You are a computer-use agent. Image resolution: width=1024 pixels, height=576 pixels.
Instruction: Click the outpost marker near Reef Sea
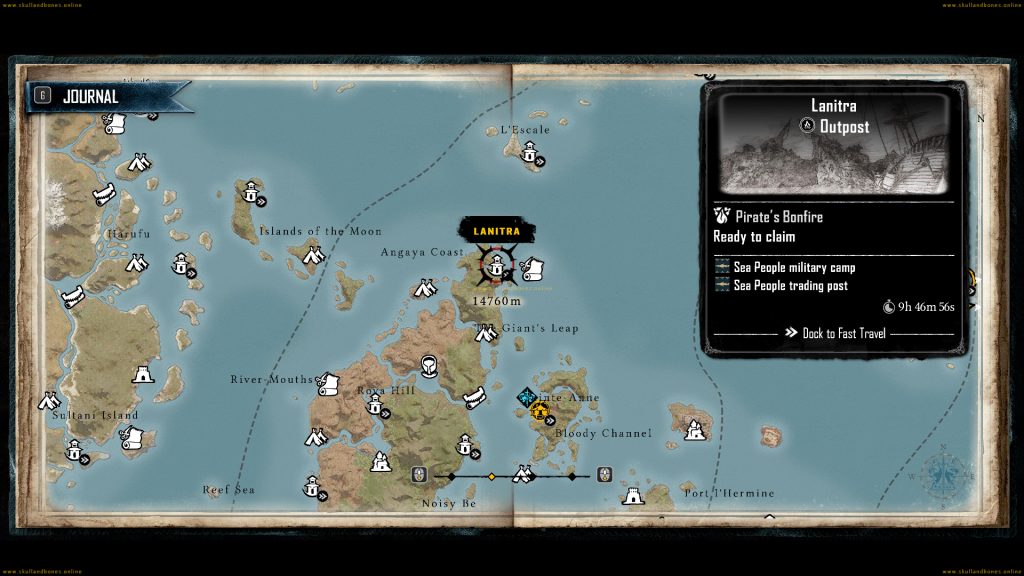coord(312,488)
